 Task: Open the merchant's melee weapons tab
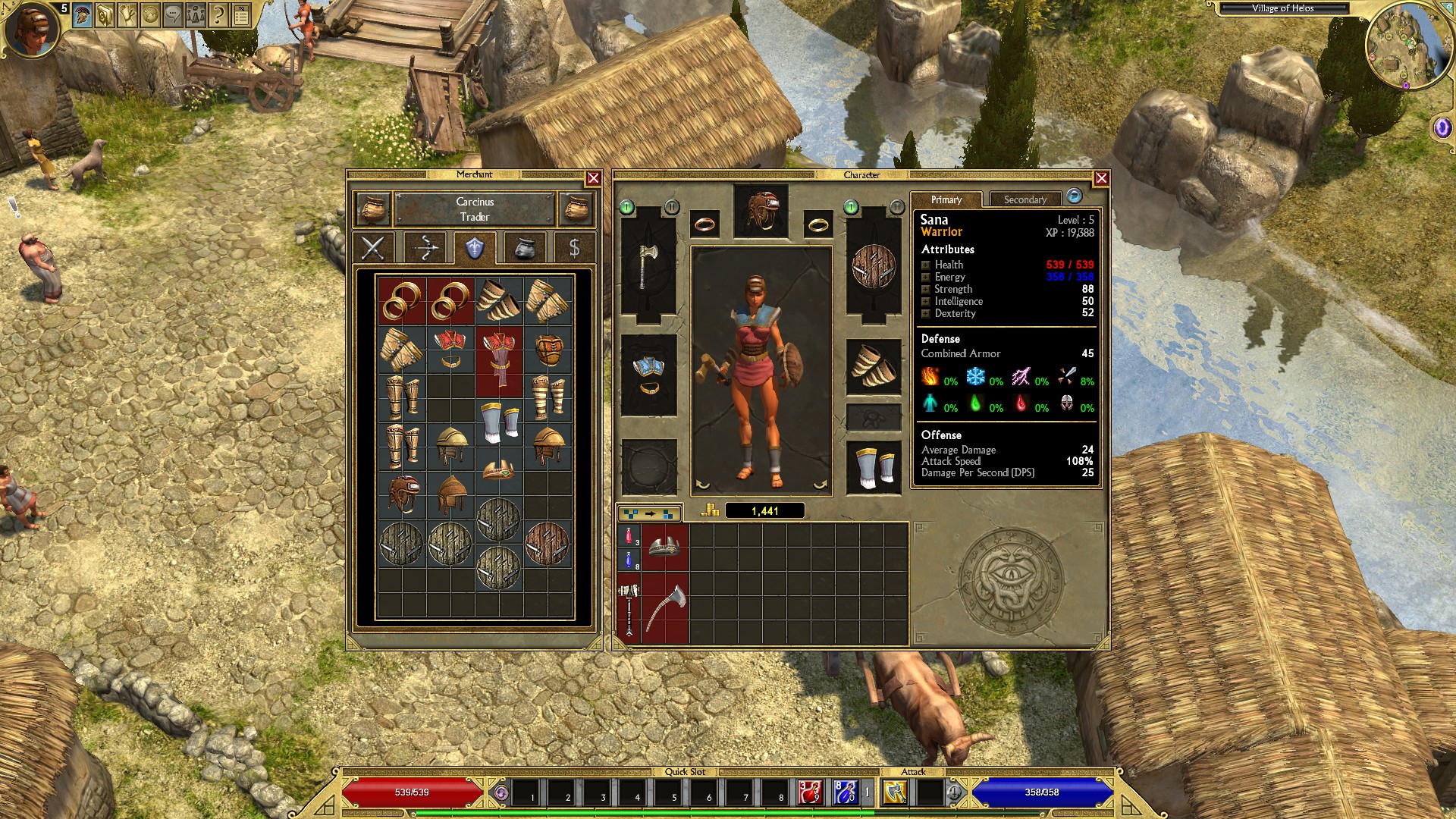[x=373, y=248]
